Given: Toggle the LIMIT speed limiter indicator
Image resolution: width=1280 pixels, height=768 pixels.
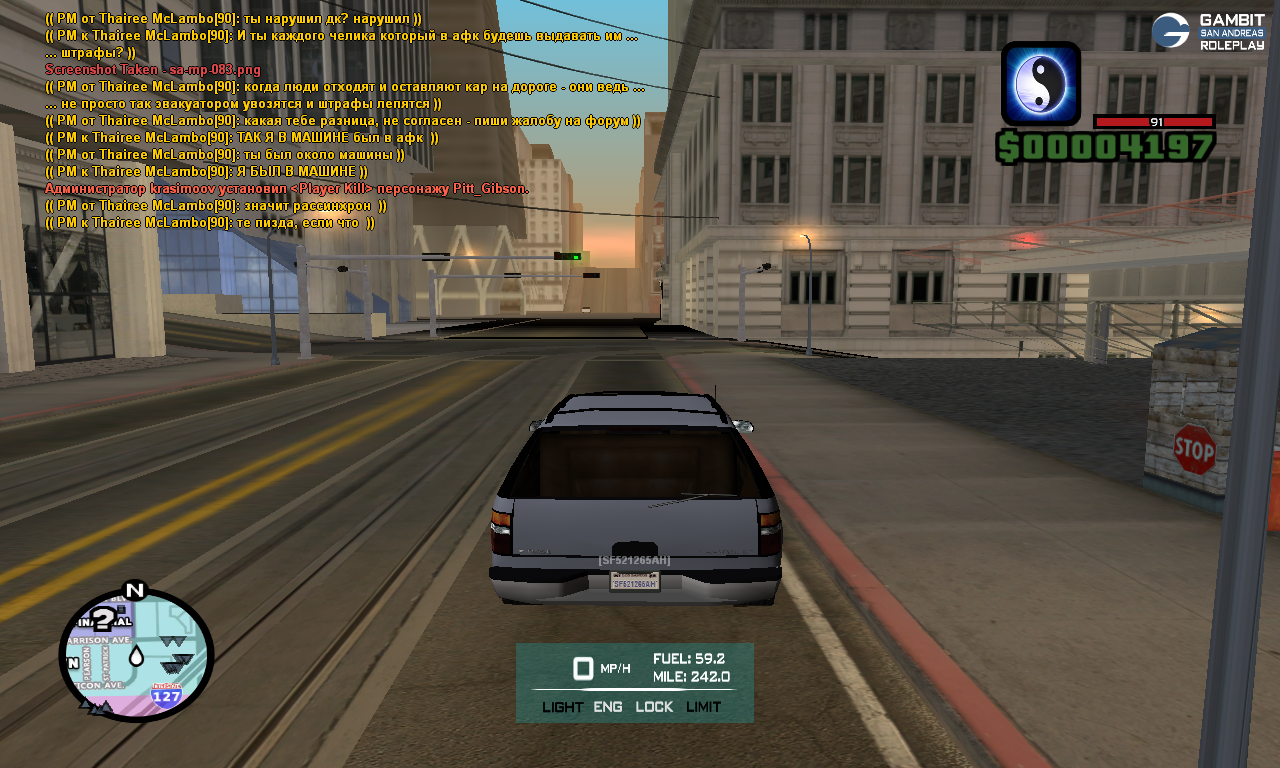Looking at the screenshot, I should click(703, 707).
